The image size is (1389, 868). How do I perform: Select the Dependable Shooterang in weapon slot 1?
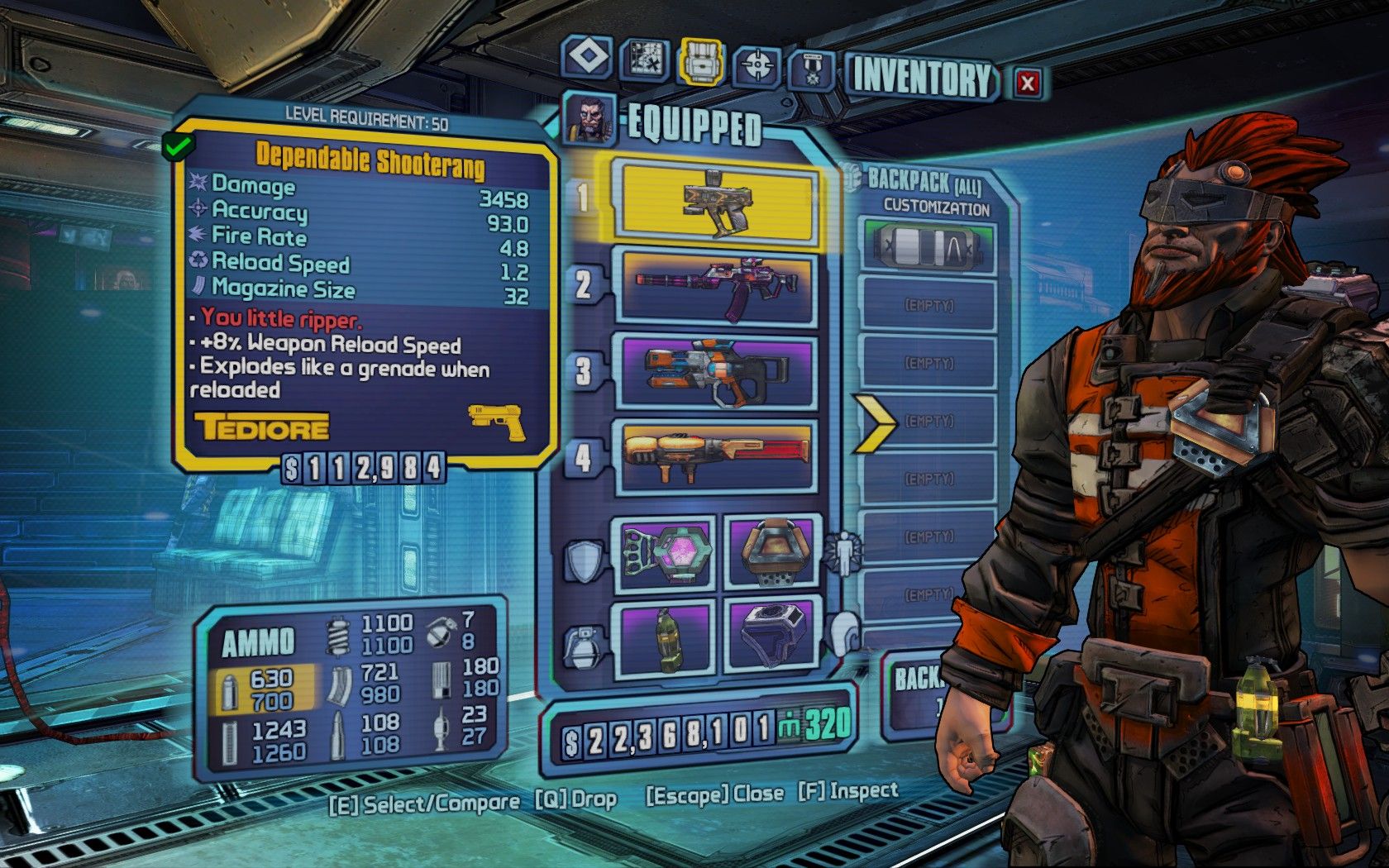pos(716,201)
